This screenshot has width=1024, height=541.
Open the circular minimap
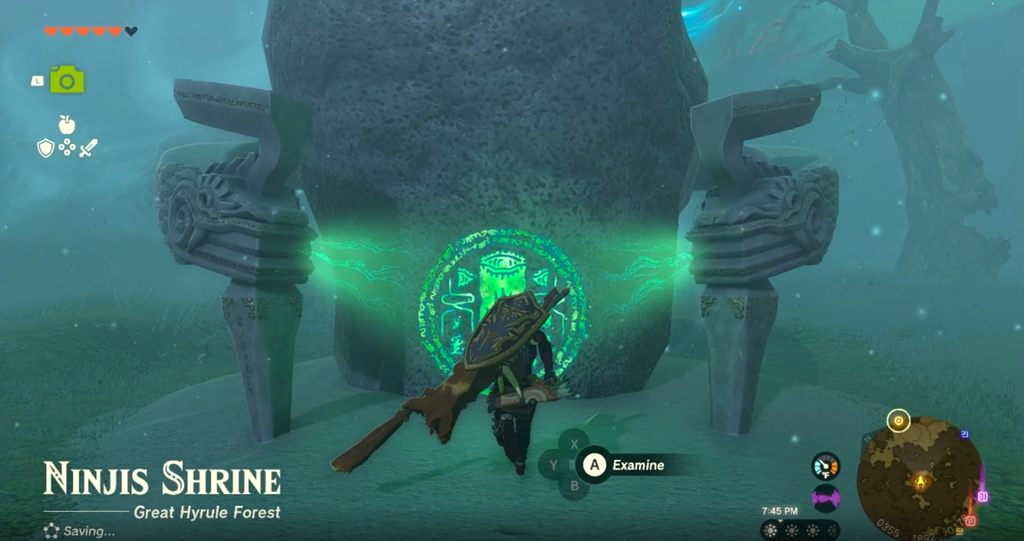click(918, 478)
